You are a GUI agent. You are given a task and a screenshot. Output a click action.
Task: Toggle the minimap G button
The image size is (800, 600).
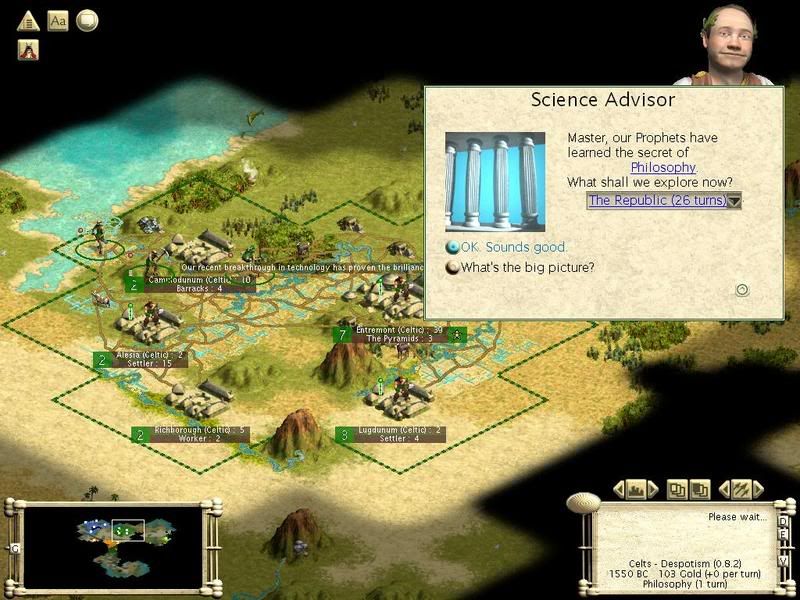[x=15, y=548]
